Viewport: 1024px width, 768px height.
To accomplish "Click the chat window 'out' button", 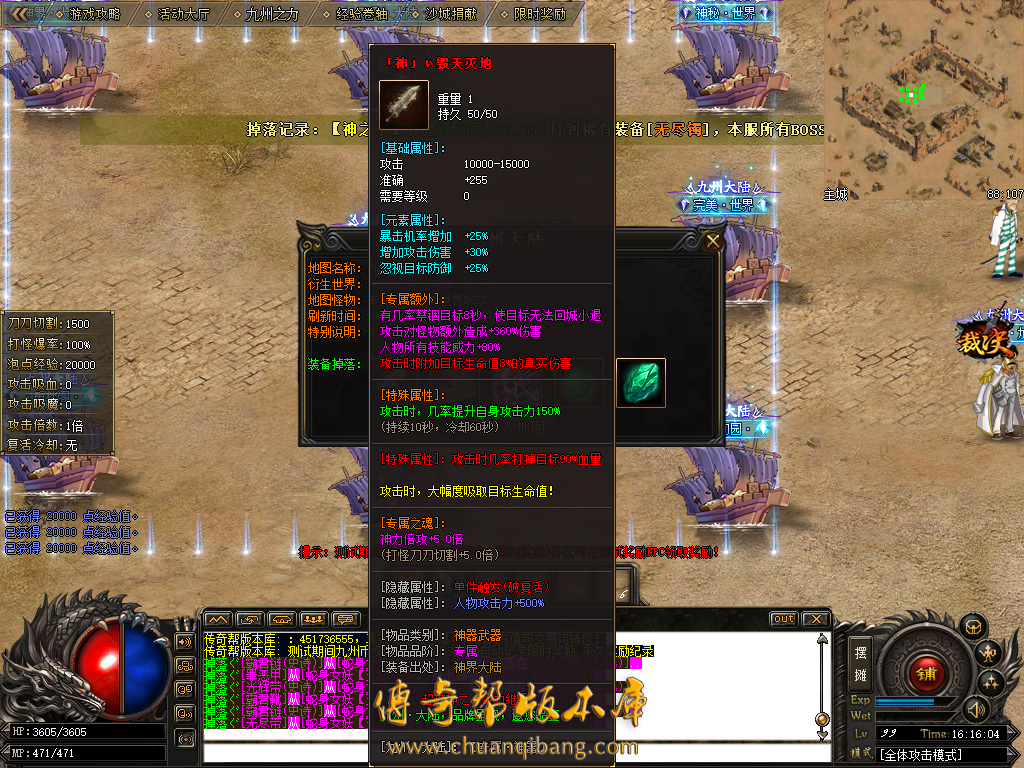I will [783, 619].
